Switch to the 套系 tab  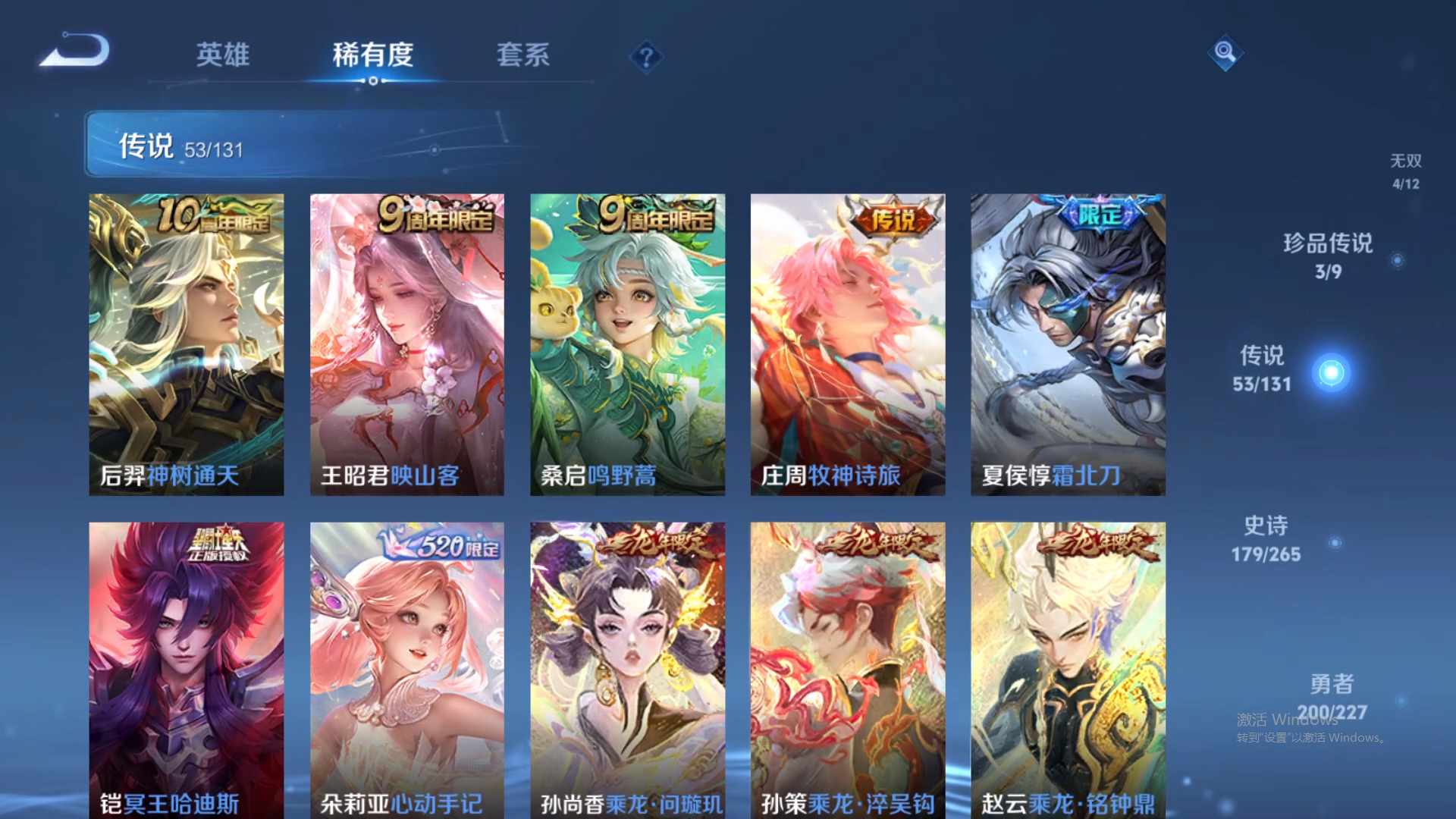click(525, 54)
